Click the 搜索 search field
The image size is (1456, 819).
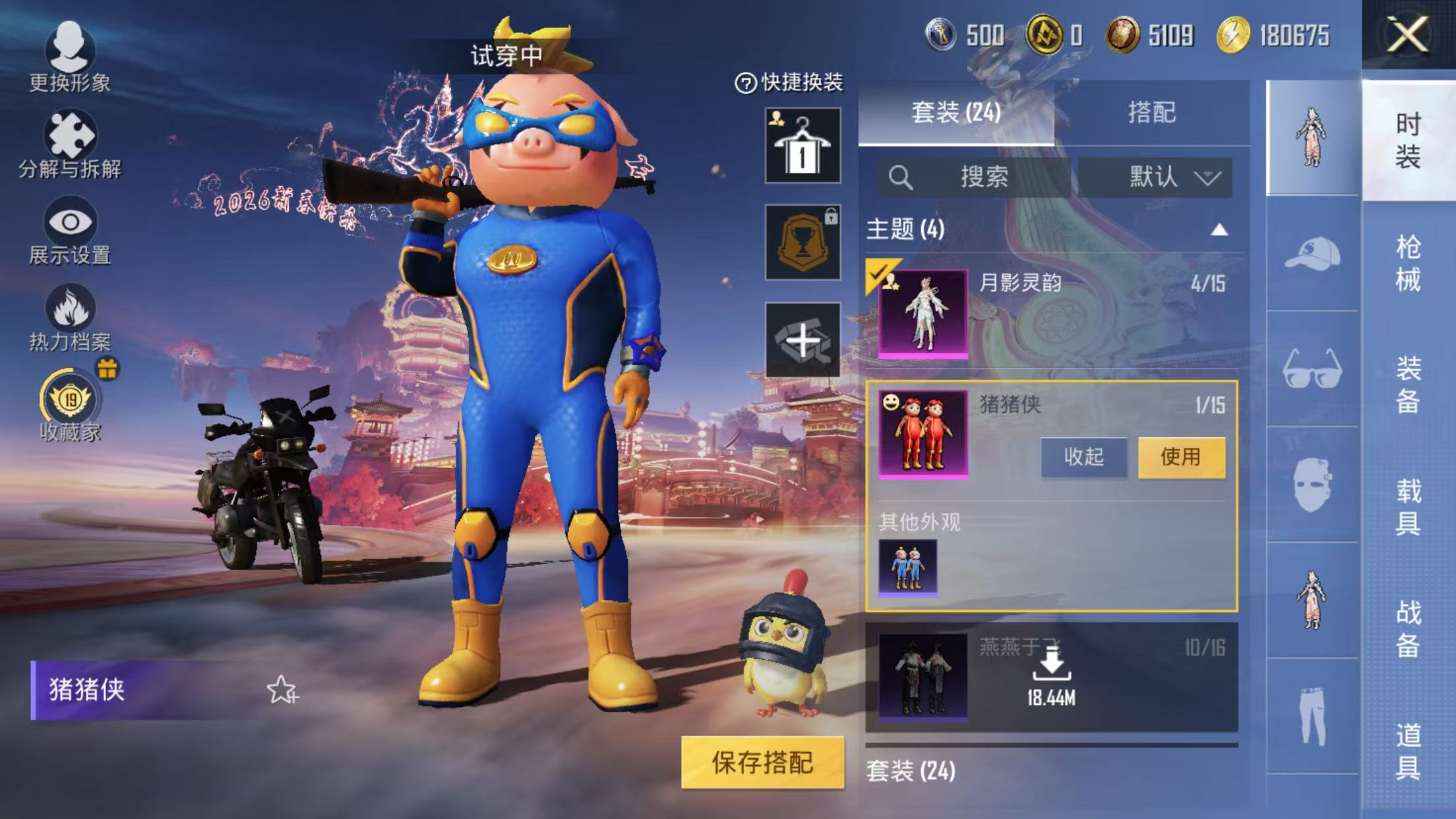coord(975,177)
